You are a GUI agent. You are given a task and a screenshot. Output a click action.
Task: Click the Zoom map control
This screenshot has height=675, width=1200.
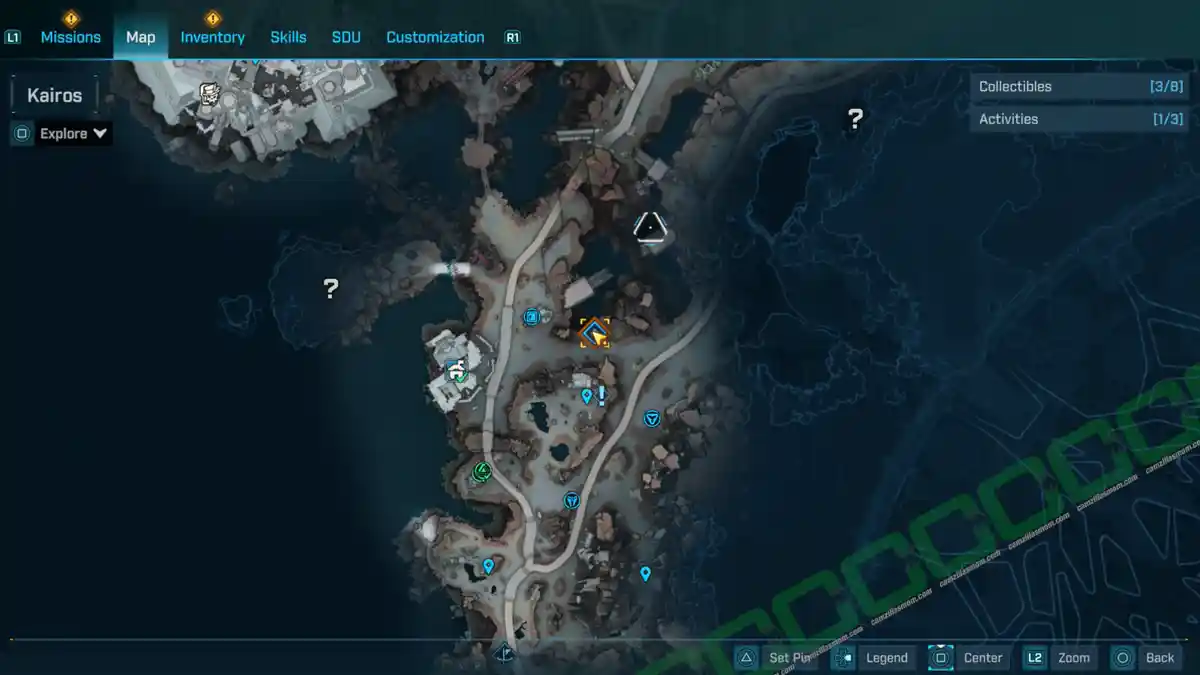[x=1073, y=658]
